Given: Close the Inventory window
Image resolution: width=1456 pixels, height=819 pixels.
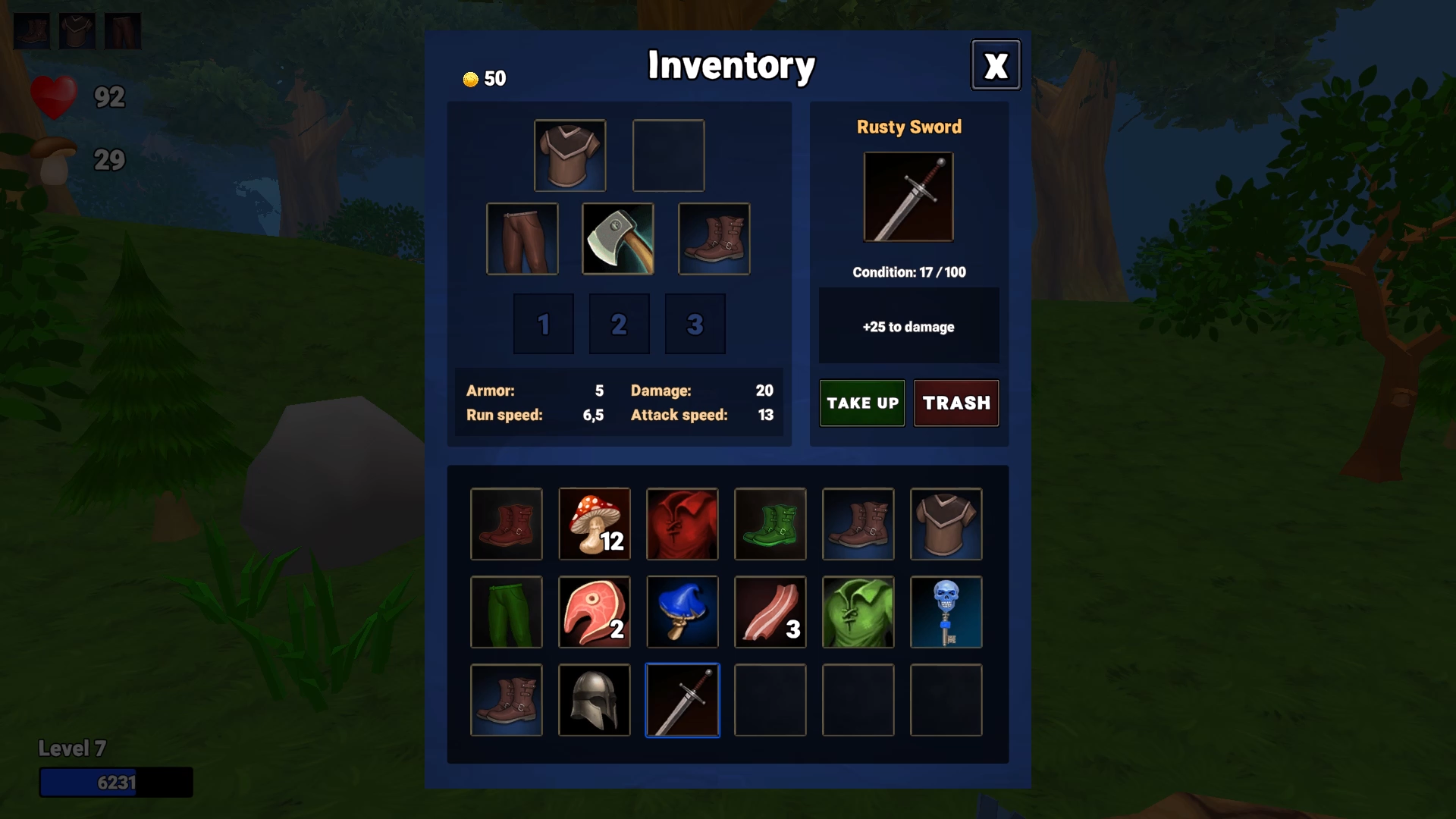Looking at the screenshot, I should [995, 65].
